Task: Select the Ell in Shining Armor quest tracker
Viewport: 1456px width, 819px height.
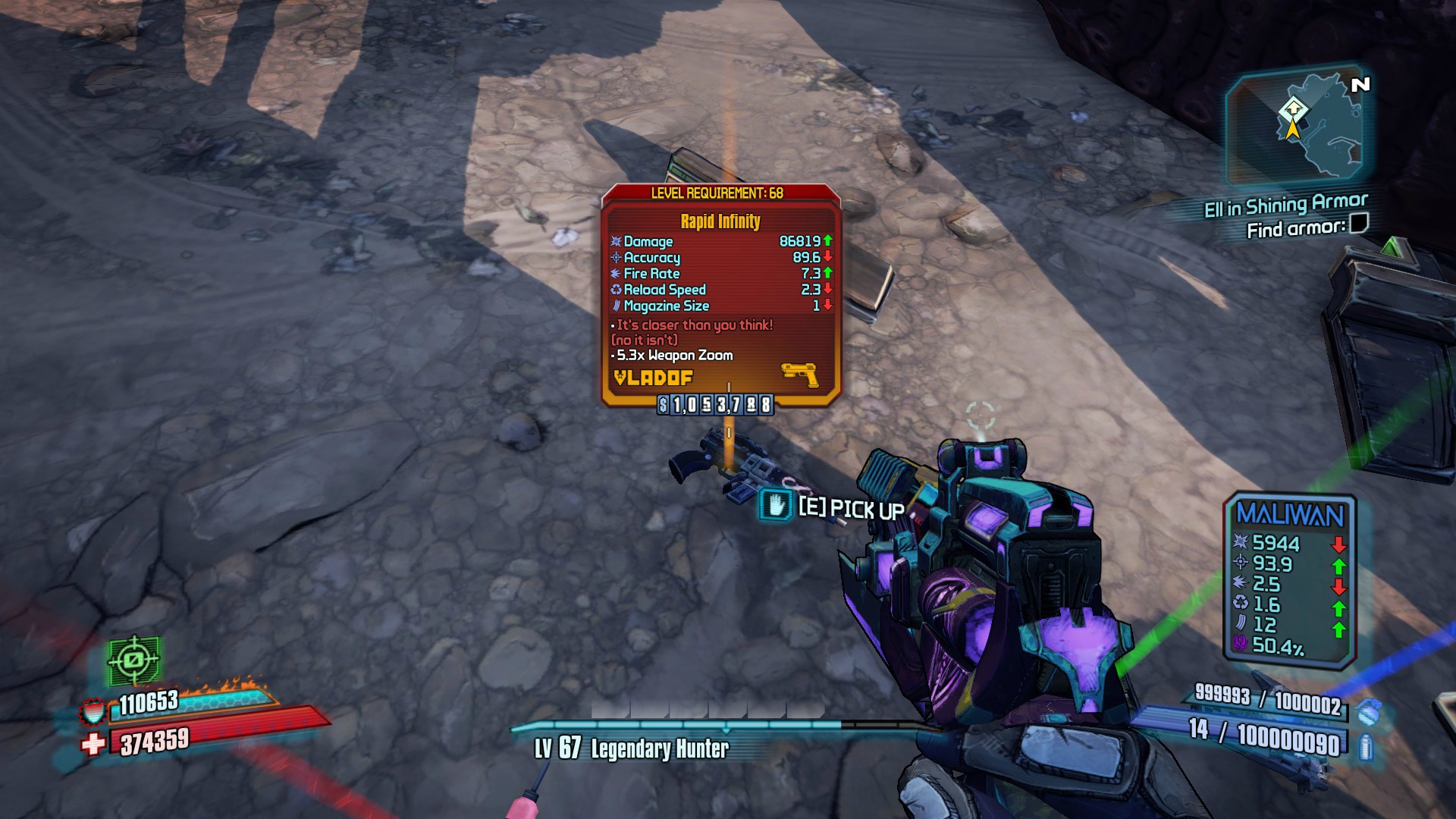Action: (1285, 205)
